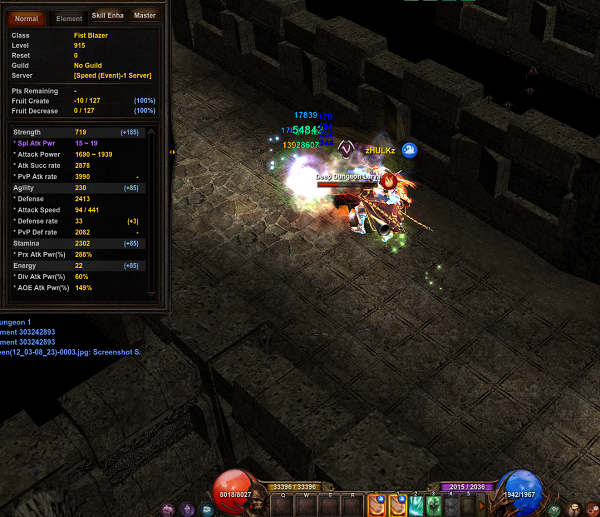Switch to the Master tab
Image resolution: width=600 pixels, height=517 pixels.
tap(144, 16)
